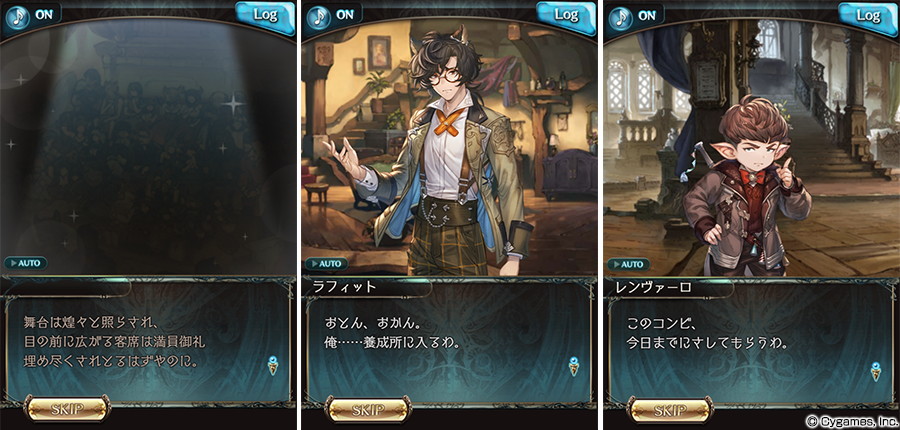Advance ラフィット's dialogue with the crystal icon
This screenshot has width=900, height=430.
pyautogui.click(x=574, y=366)
